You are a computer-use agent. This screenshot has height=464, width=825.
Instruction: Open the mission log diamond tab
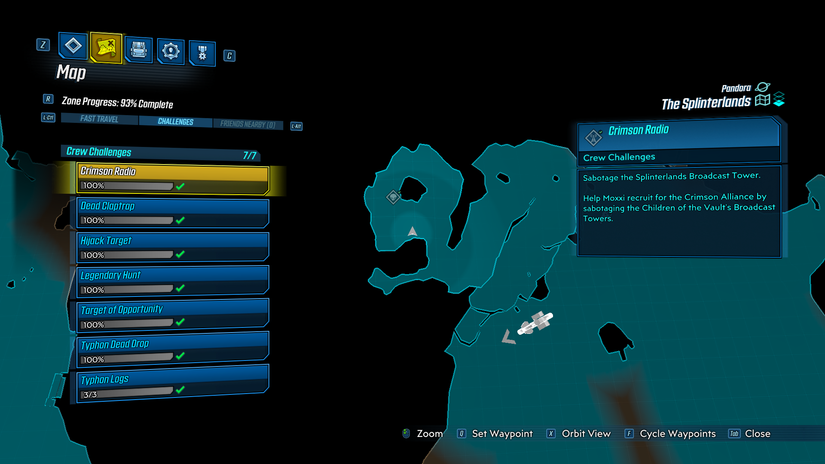pos(73,48)
